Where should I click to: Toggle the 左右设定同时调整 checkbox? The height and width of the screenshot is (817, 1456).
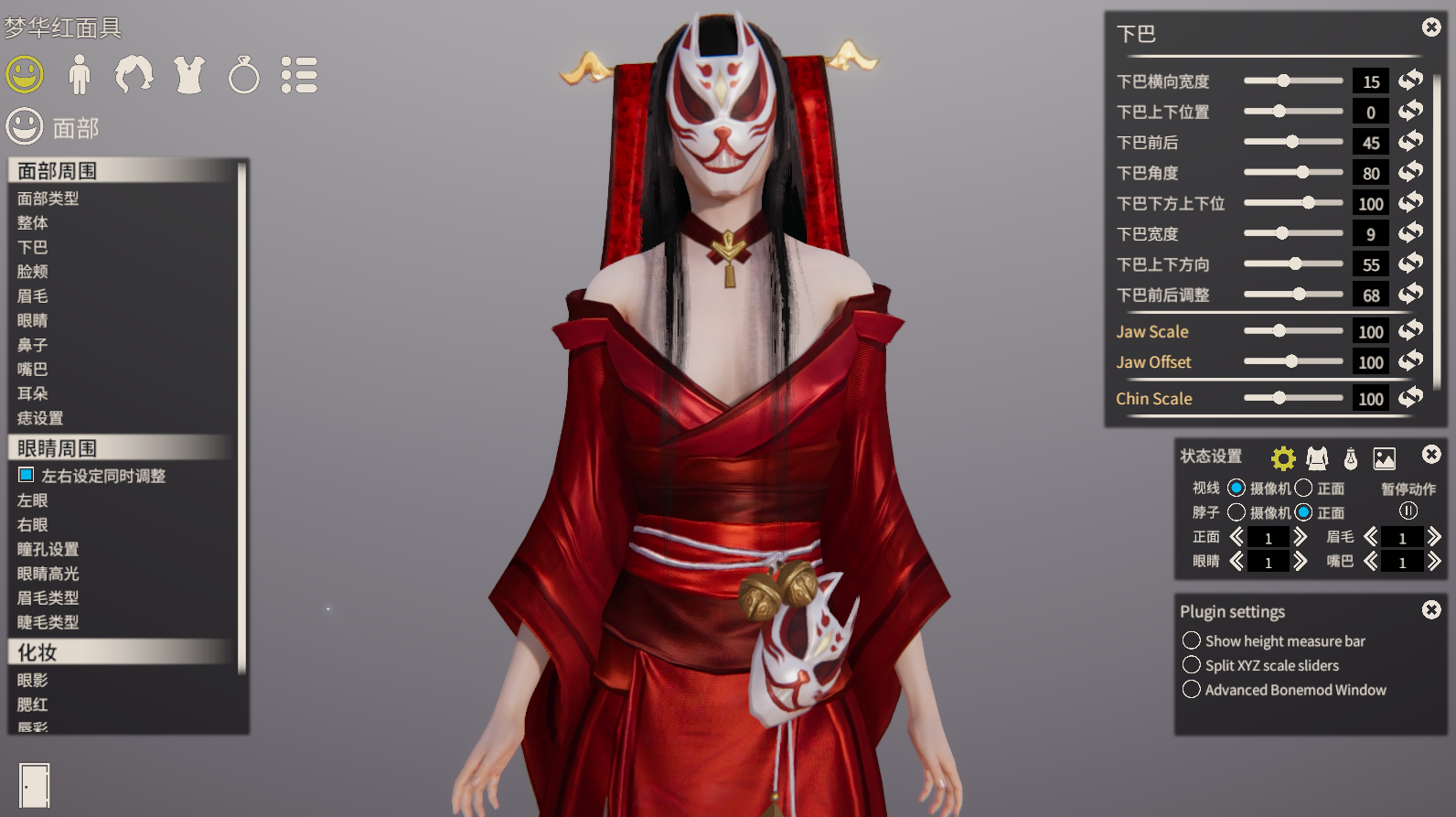coord(27,475)
